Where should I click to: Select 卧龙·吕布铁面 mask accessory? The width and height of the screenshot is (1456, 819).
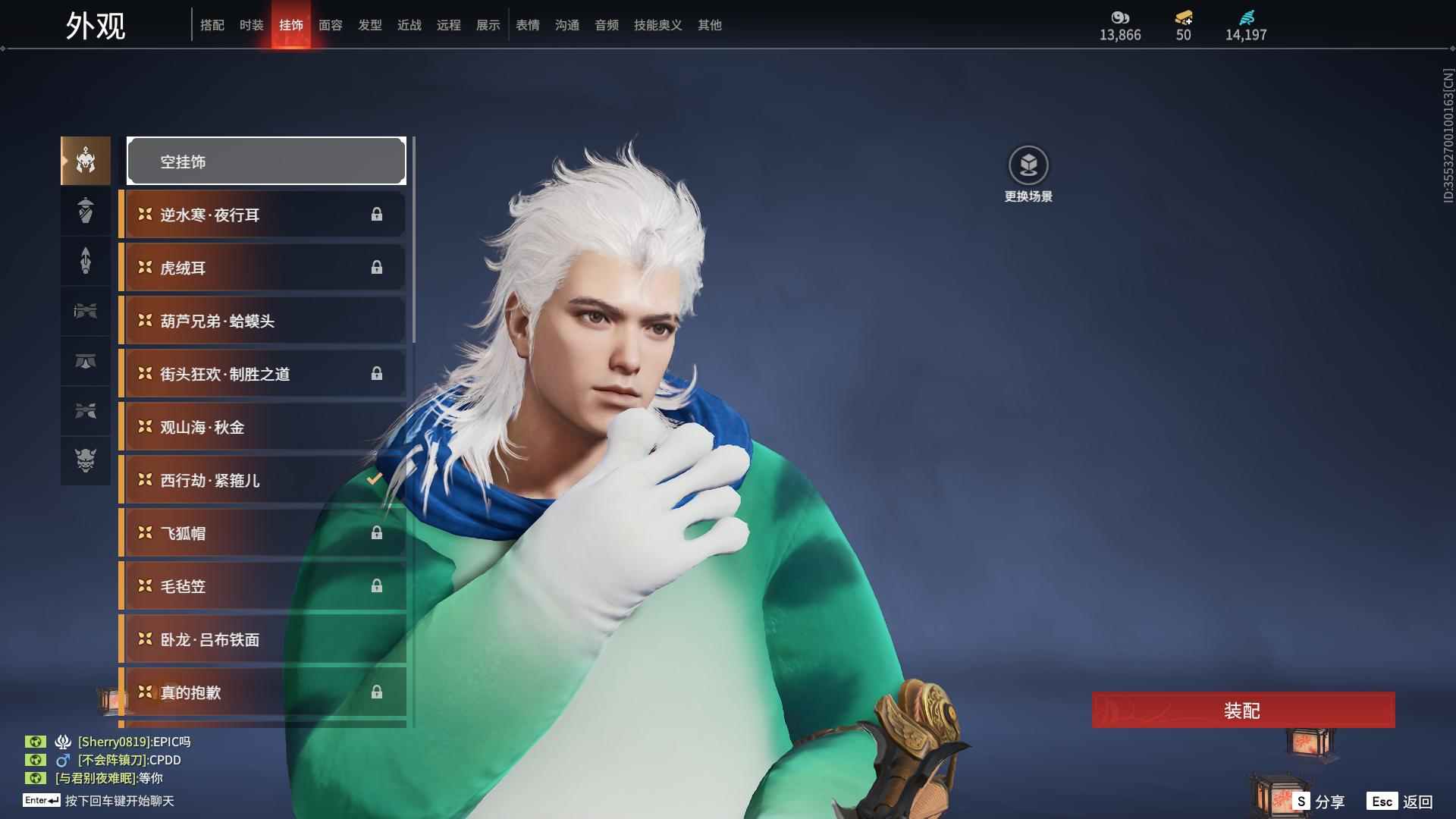pos(262,639)
